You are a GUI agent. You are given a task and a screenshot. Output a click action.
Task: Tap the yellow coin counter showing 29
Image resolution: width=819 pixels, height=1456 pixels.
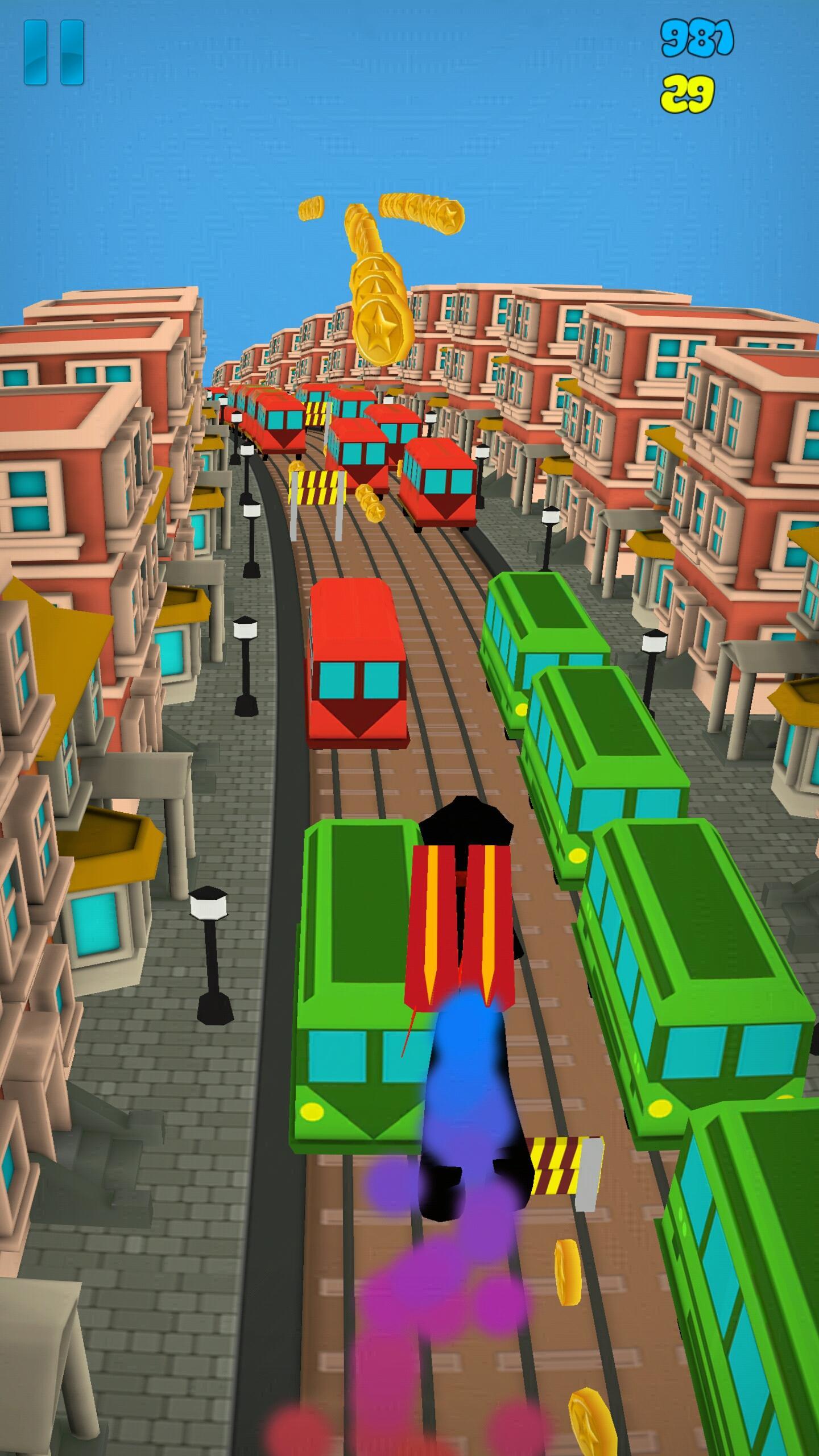coord(689,92)
